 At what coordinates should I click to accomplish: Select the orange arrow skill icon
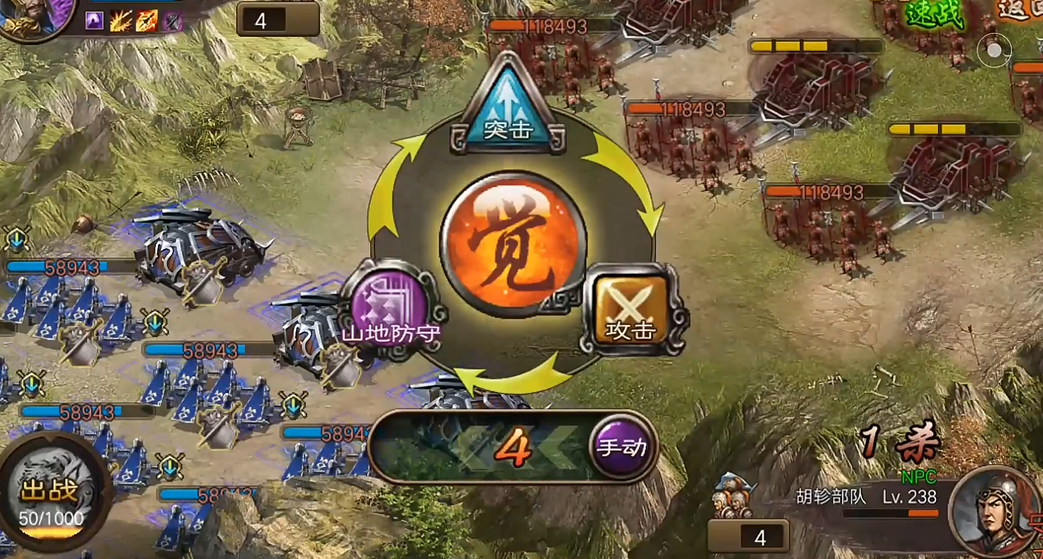pyautogui.click(x=146, y=20)
